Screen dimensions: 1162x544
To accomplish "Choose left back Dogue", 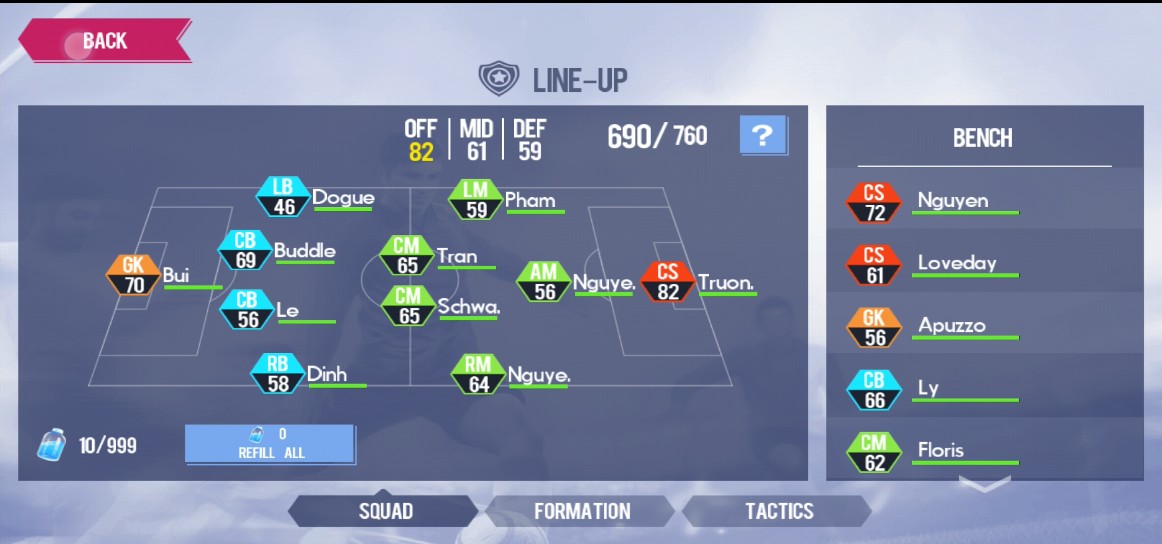I will click(x=284, y=197).
